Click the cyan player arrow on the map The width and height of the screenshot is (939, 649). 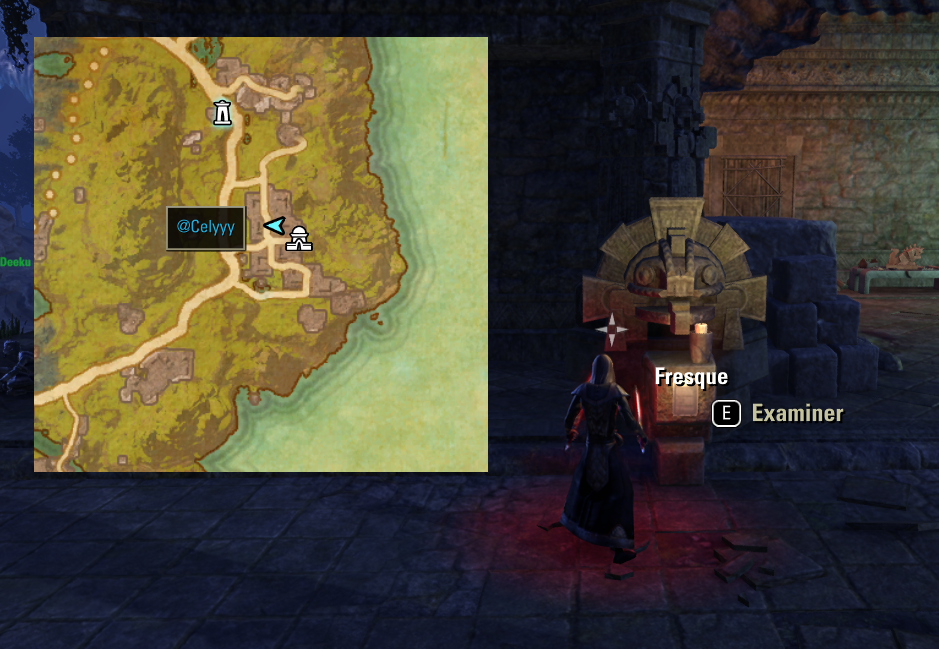274,226
